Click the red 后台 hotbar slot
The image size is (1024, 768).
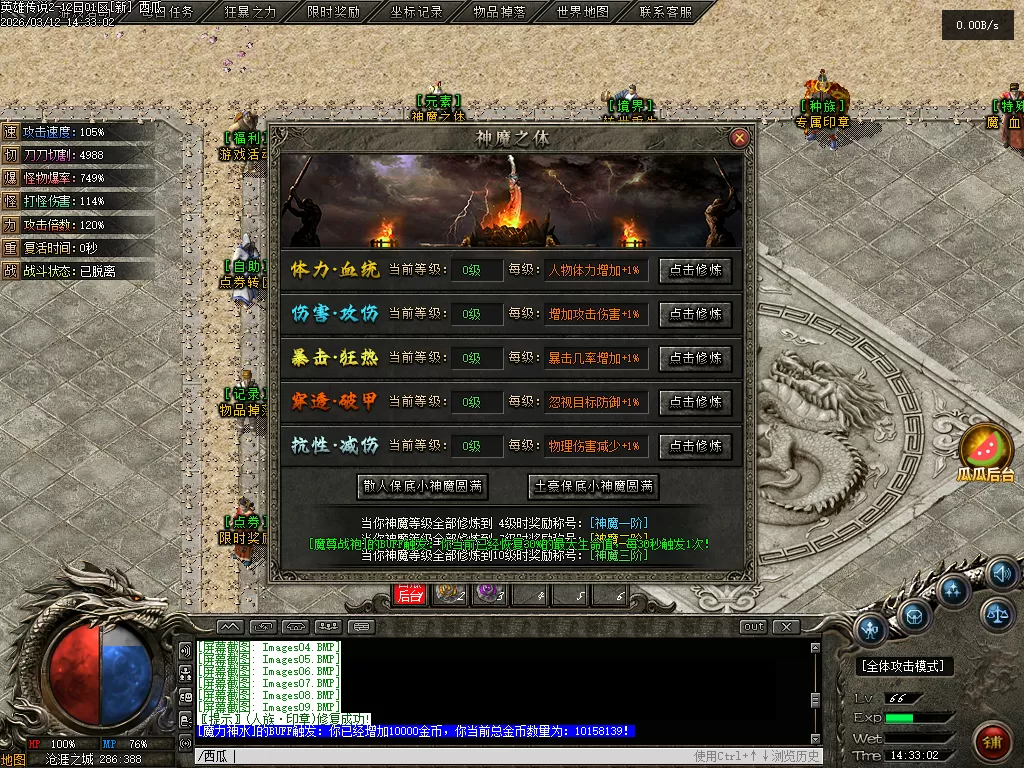point(410,595)
